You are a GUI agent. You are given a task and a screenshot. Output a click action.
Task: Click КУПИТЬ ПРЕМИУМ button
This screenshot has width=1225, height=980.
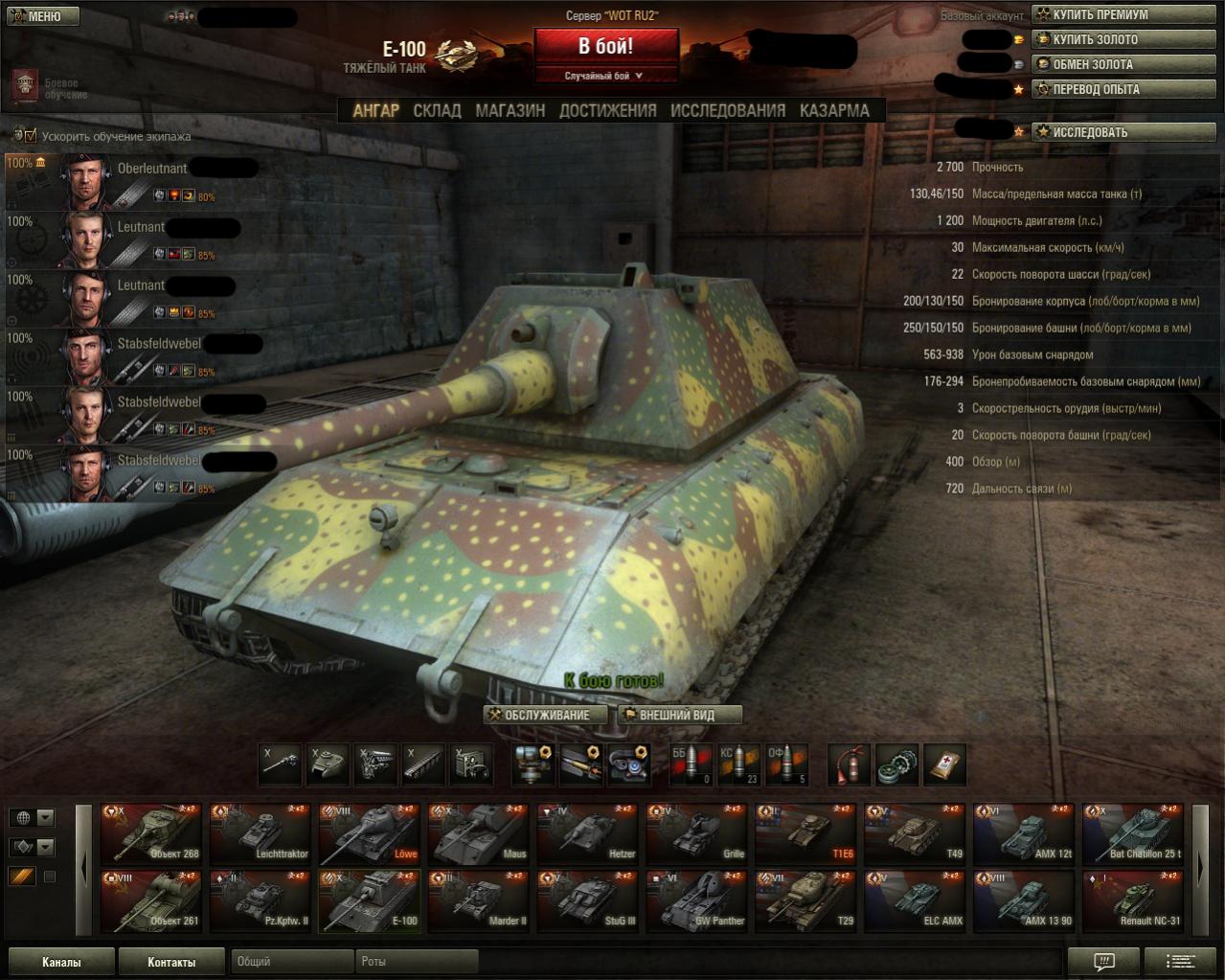(x=1100, y=14)
